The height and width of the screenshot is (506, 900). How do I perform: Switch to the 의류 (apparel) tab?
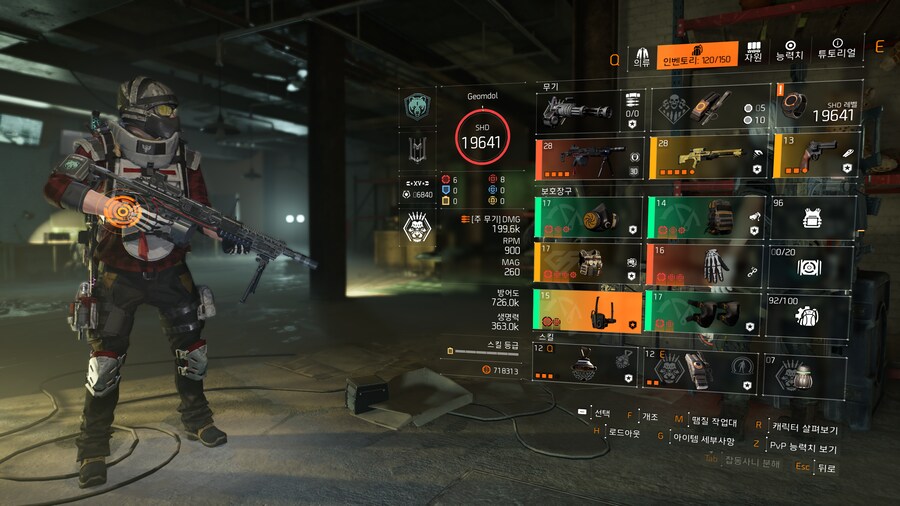click(642, 55)
